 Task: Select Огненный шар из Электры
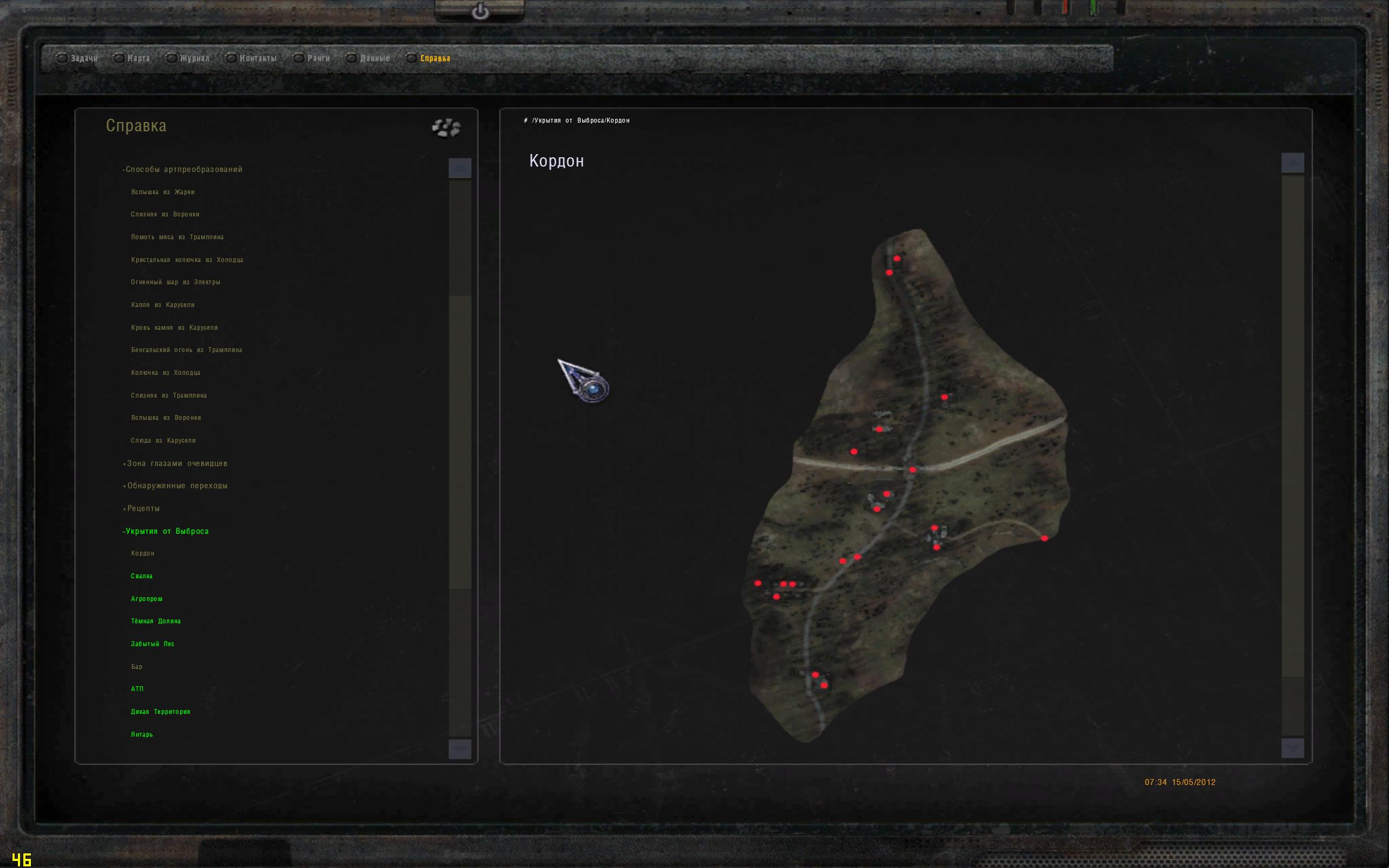[176, 283]
